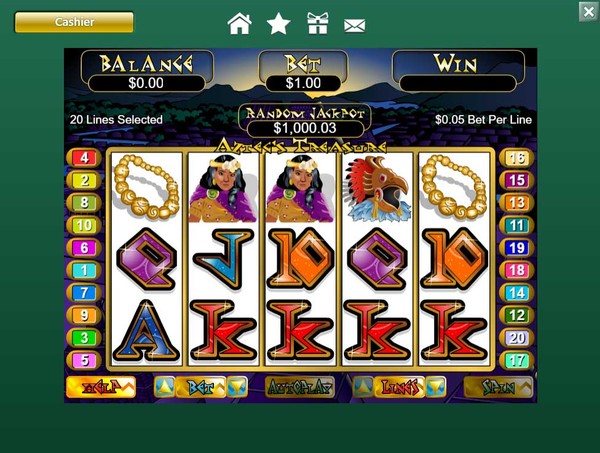The height and width of the screenshot is (453, 600).
Task: Select payline number 1 marker
Action: coord(84,270)
